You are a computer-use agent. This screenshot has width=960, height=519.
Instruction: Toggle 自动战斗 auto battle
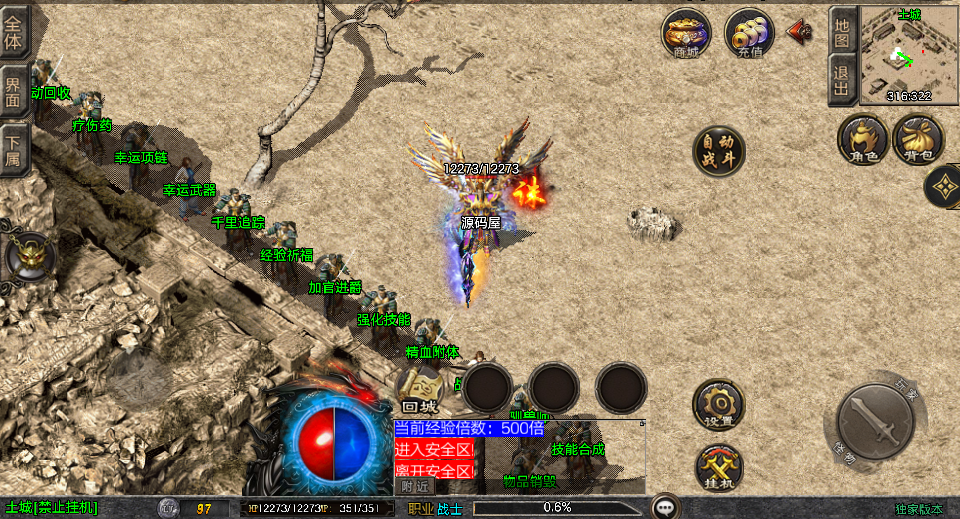719,151
